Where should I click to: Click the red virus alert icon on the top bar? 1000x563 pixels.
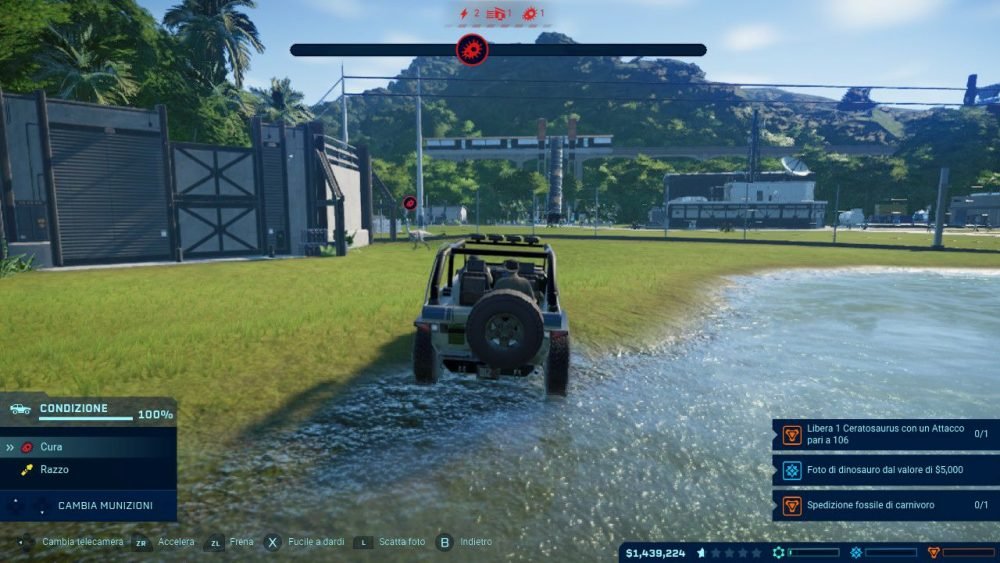472,49
